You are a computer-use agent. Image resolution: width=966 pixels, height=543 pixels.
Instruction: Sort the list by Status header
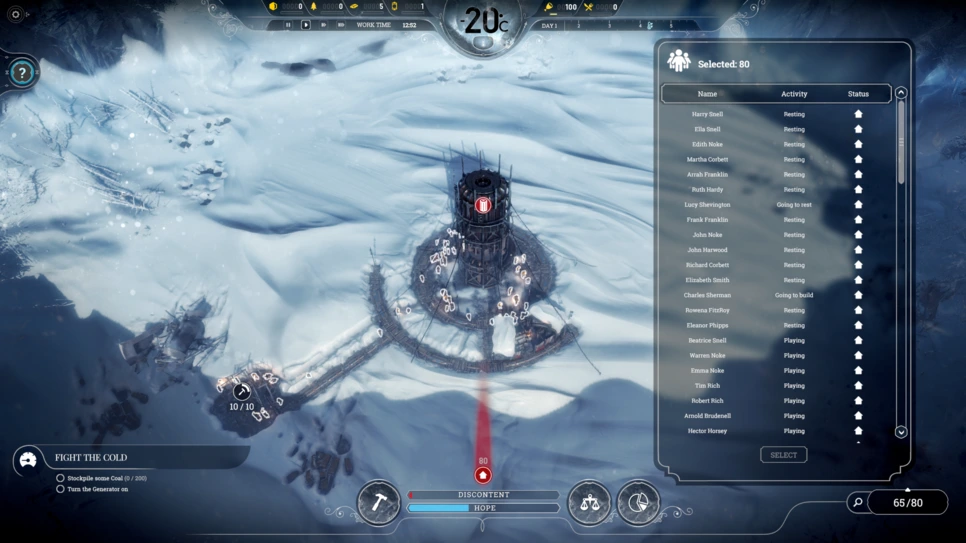pos(858,94)
